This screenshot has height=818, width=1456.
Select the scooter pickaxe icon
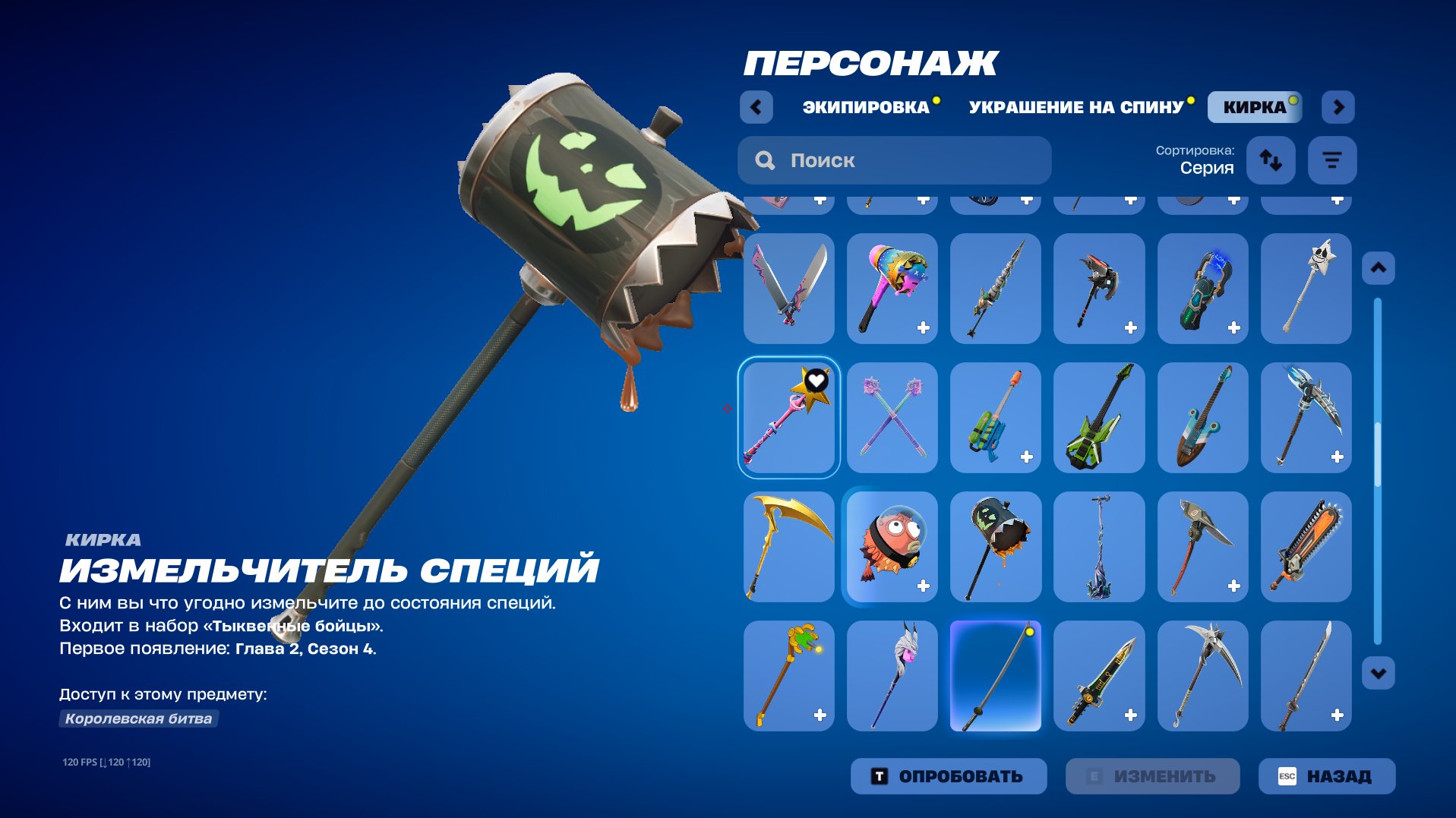1099,548
